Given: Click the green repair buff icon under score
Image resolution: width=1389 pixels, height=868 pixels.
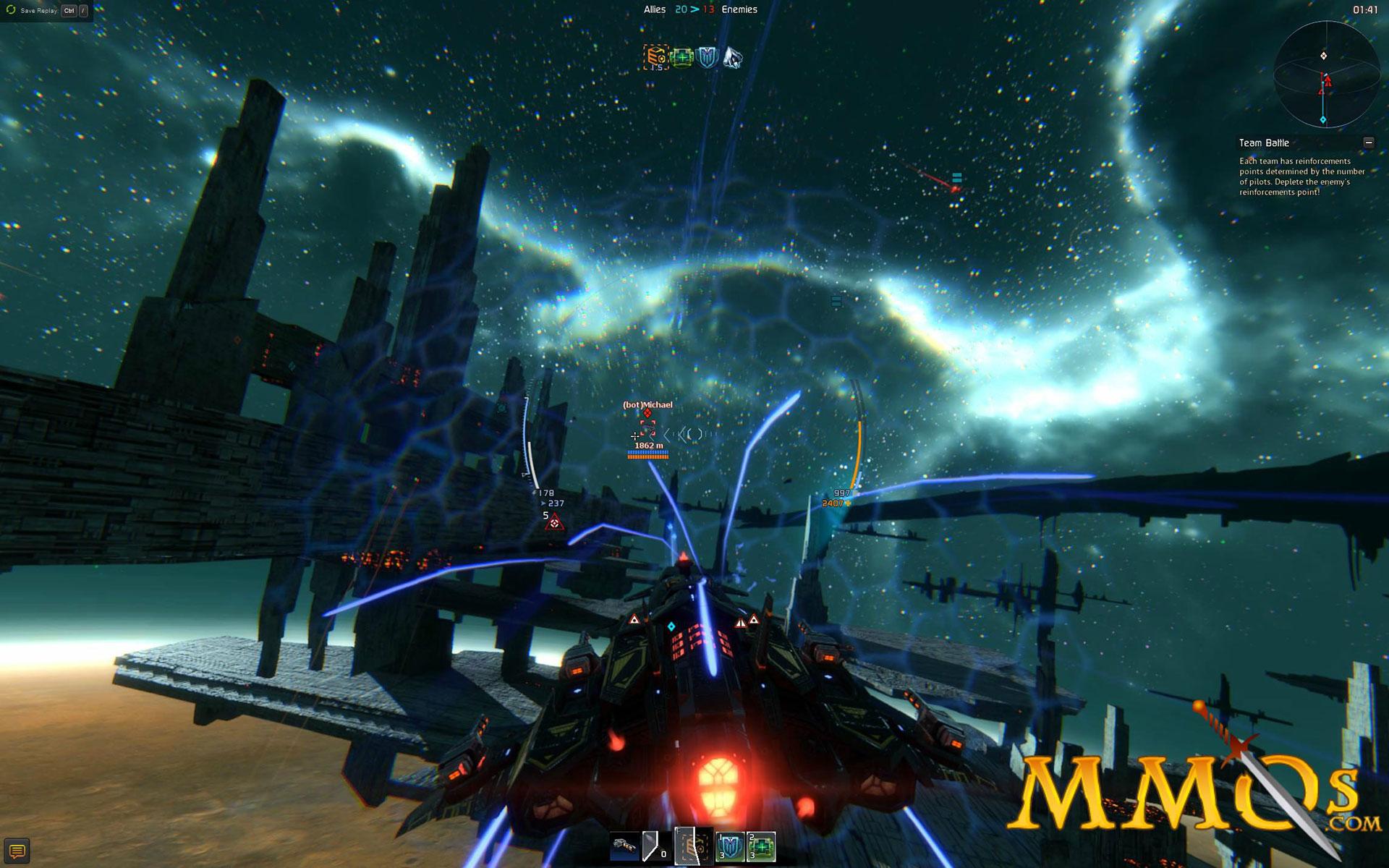Looking at the screenshot, I should (x=681, y=57).
